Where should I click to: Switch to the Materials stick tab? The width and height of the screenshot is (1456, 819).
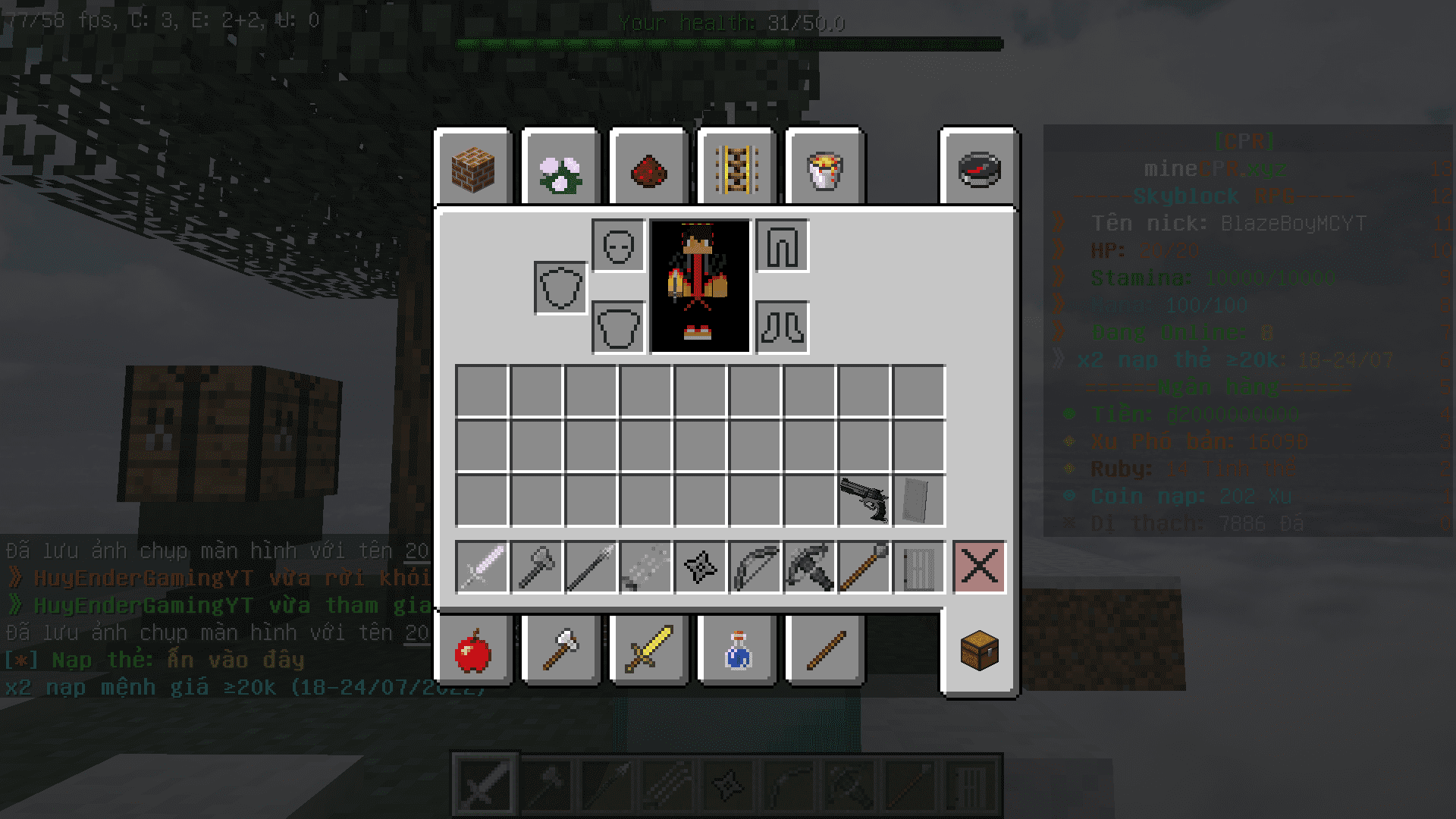pyautogui.click(x=825, y=651)
